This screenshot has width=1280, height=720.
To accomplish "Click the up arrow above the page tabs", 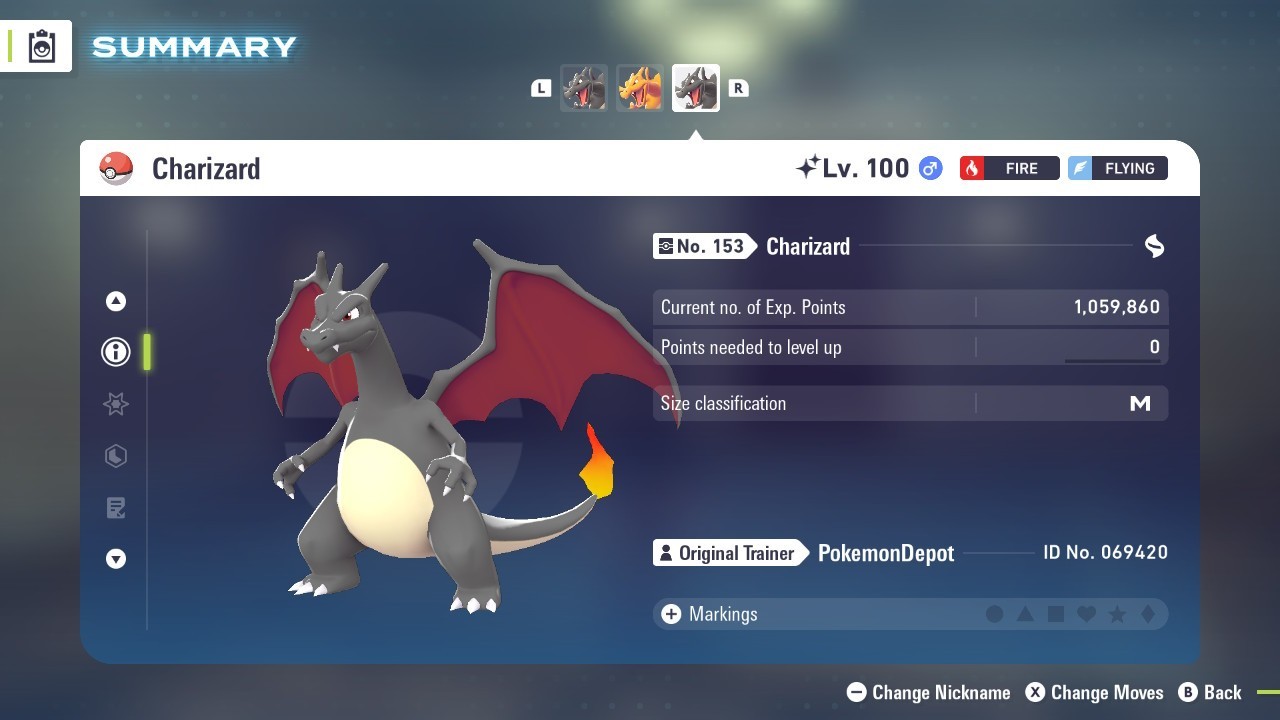I will 116,301.
